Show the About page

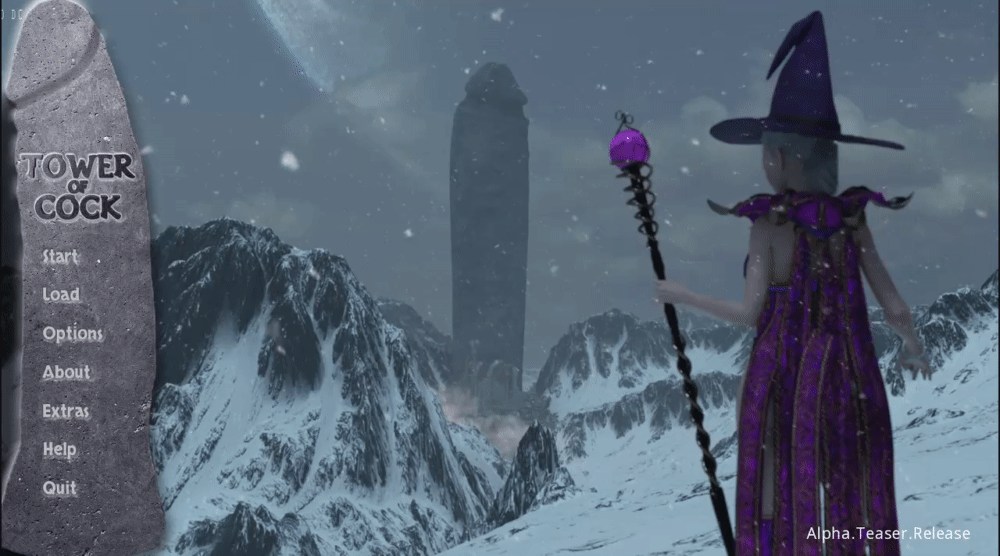point(66,373)
